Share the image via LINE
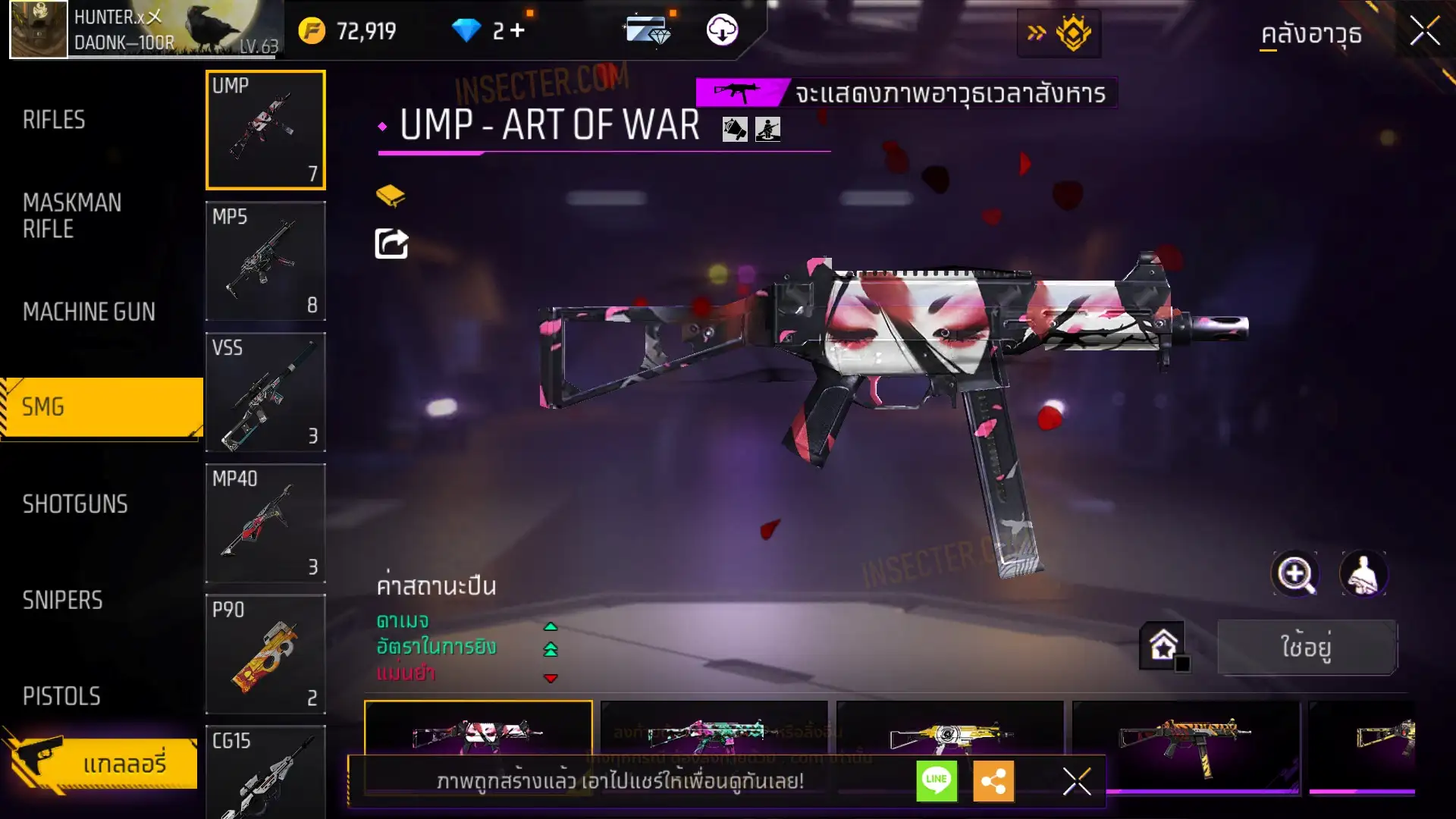 [937, 781]
